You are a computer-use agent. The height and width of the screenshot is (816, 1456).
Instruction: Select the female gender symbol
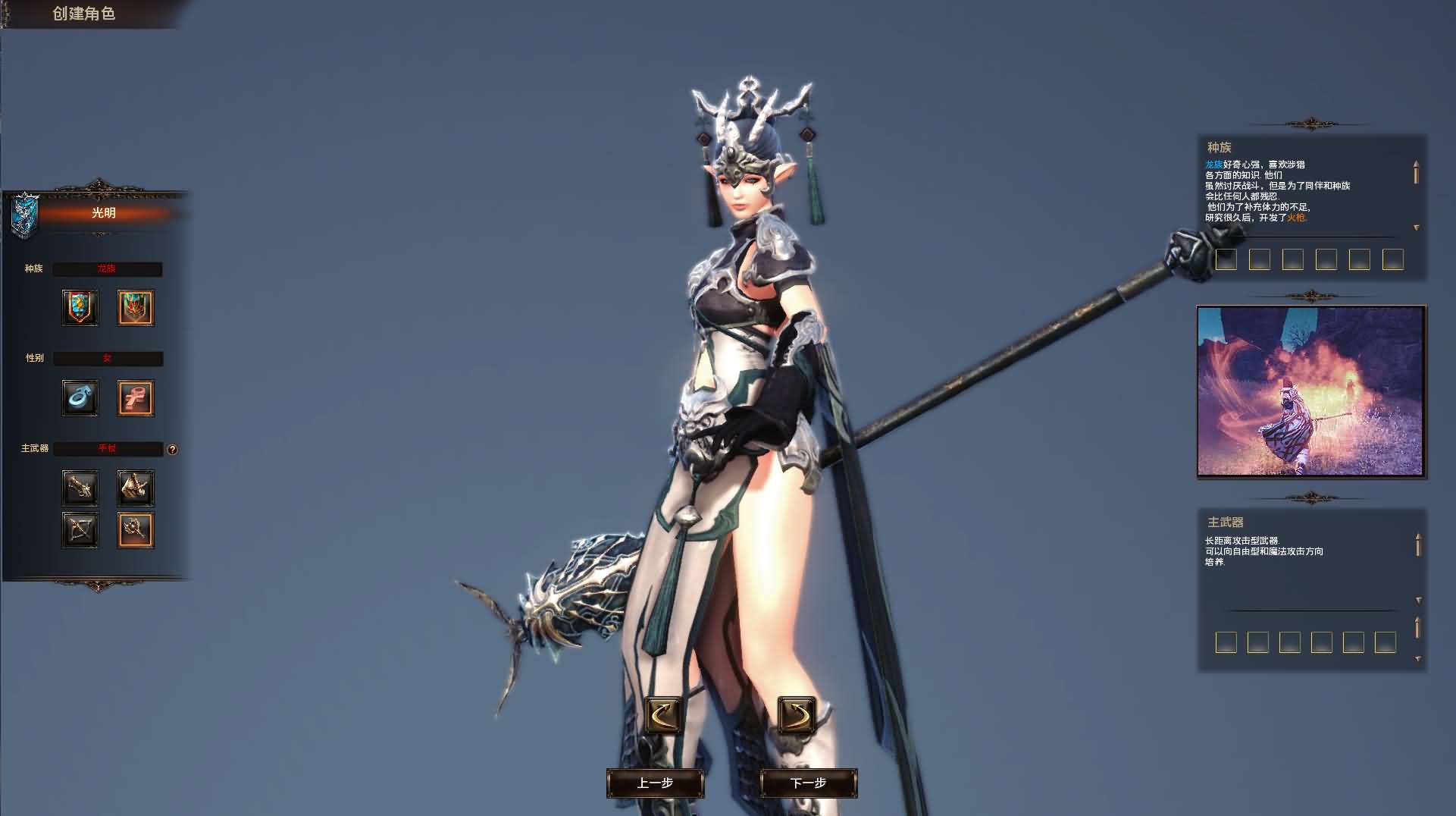tap(135, 397)
